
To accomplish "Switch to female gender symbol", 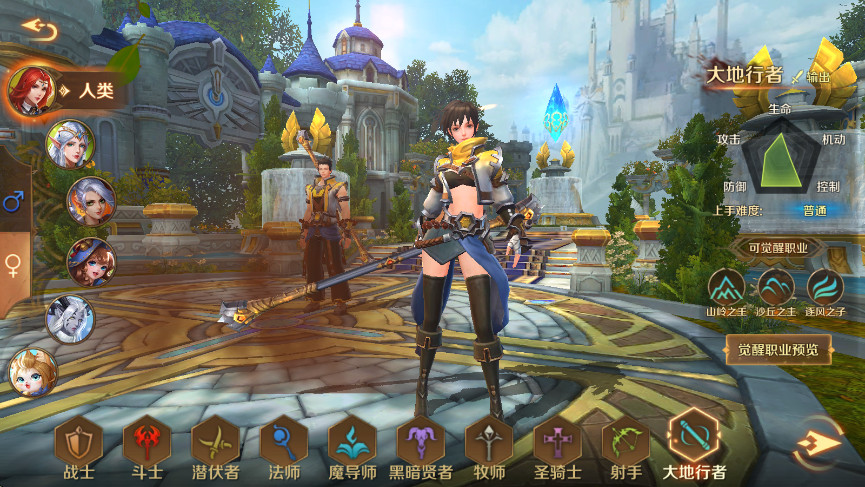I will 14,264.
